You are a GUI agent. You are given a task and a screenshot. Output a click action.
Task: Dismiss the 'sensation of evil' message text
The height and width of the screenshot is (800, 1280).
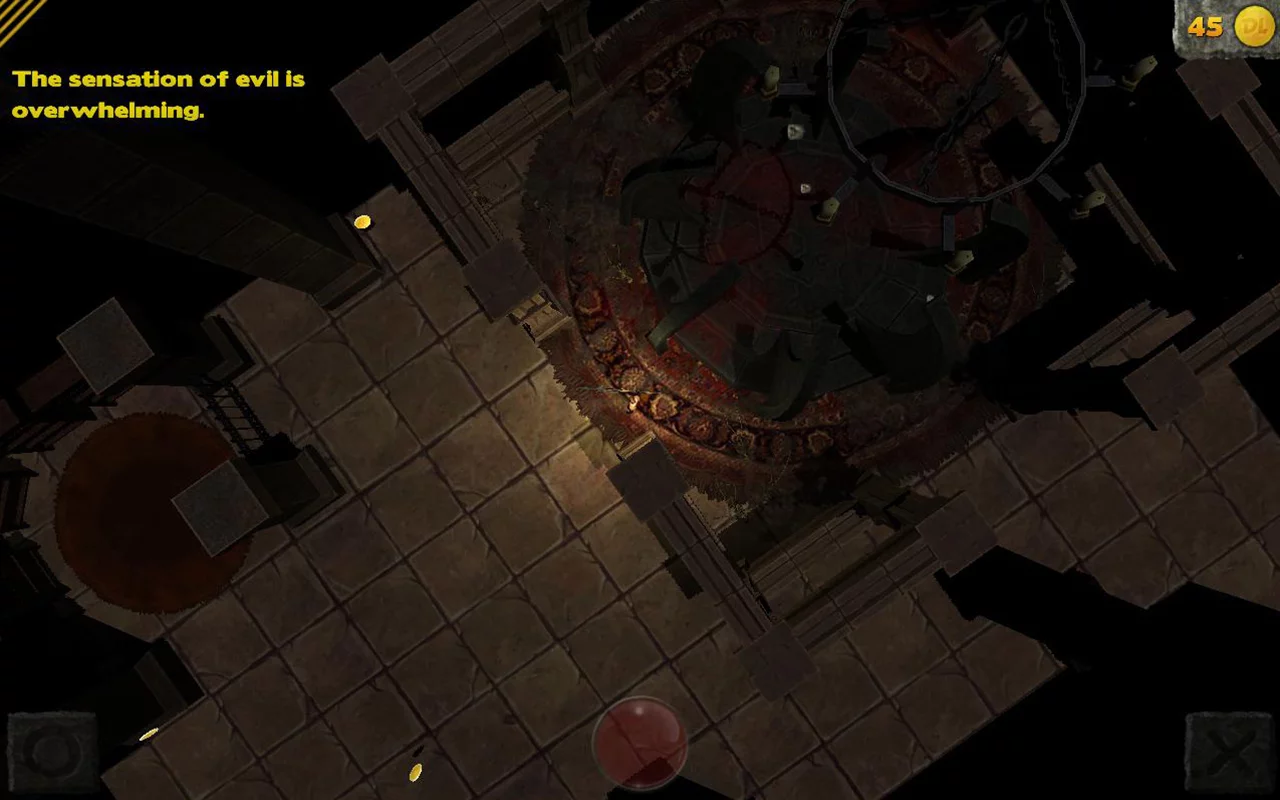coord(157,94)
